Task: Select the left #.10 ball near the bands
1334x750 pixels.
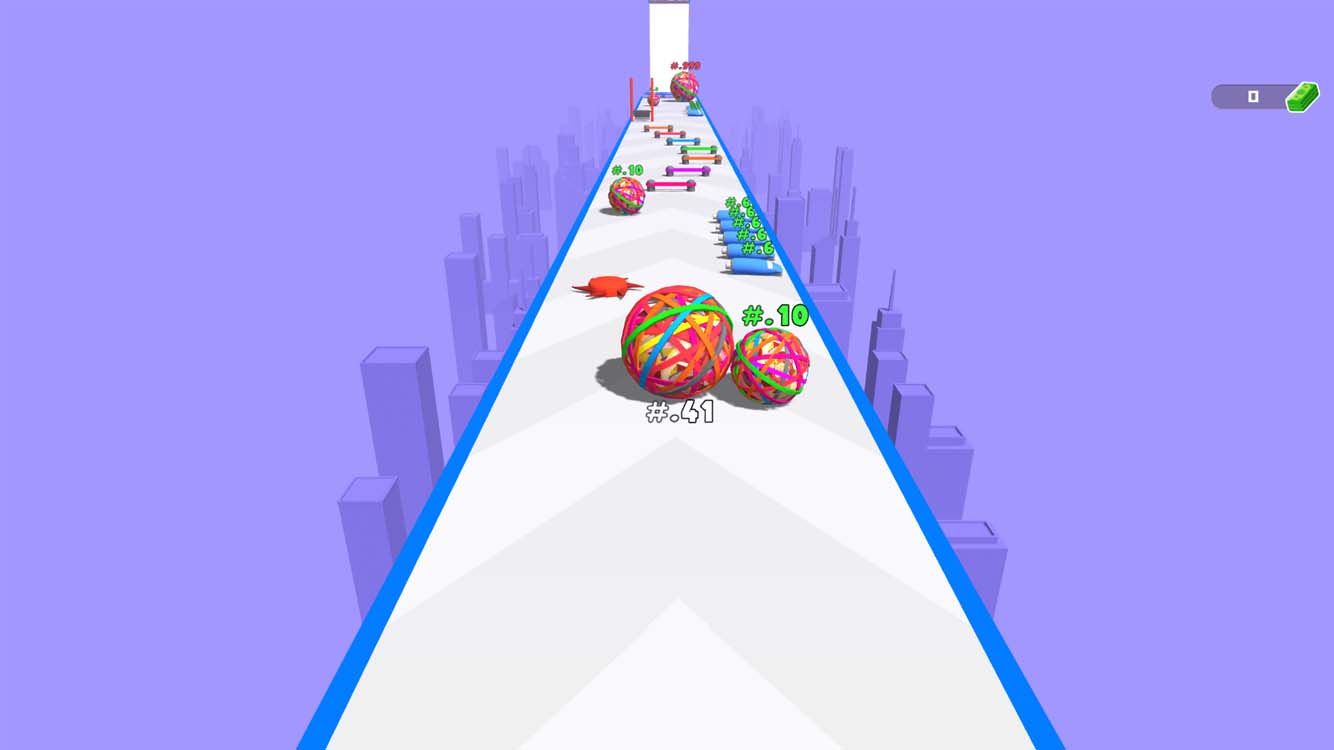Action: pos(628,193)
